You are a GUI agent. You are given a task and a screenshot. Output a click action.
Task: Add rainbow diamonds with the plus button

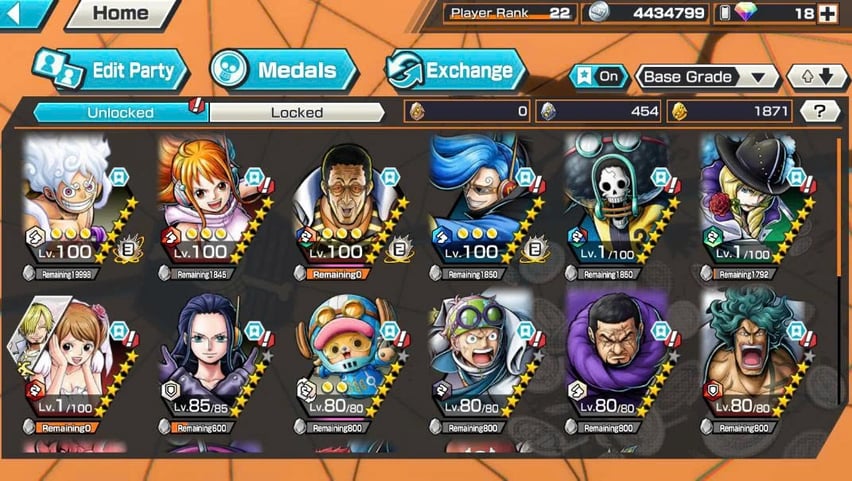point(827,14)
